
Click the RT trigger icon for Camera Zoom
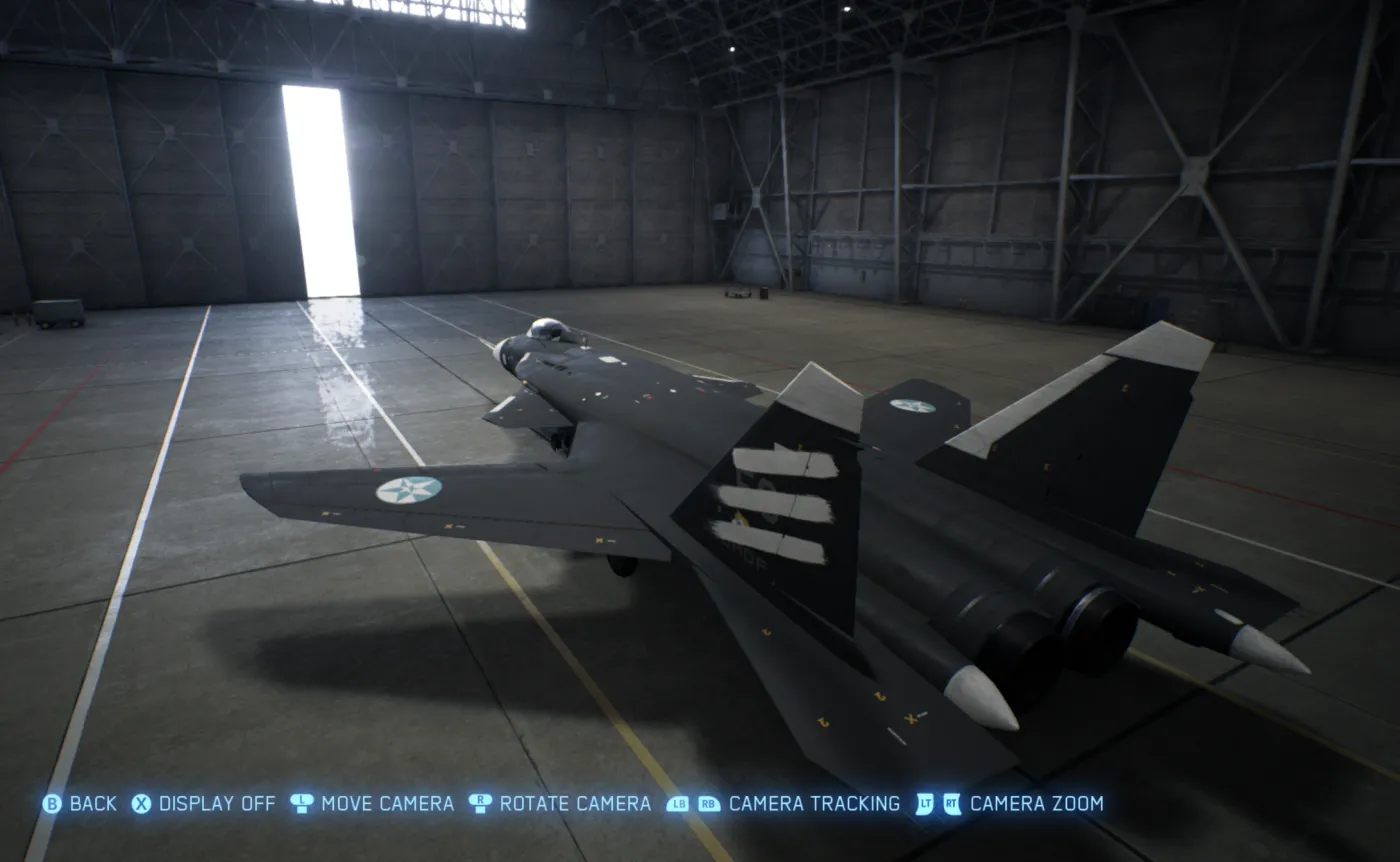coord(951,803)
